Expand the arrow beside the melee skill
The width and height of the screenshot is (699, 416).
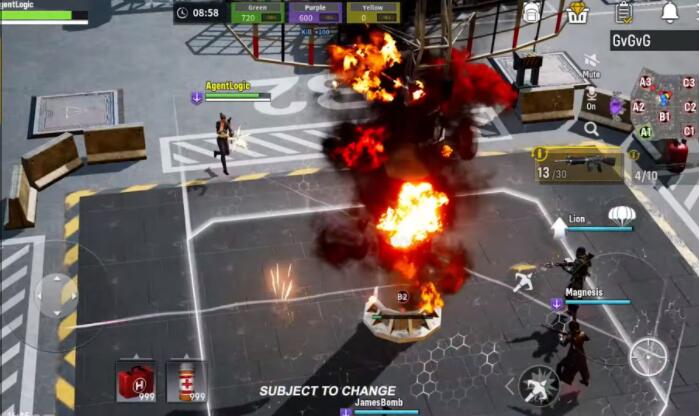click(x=509, y=385)
